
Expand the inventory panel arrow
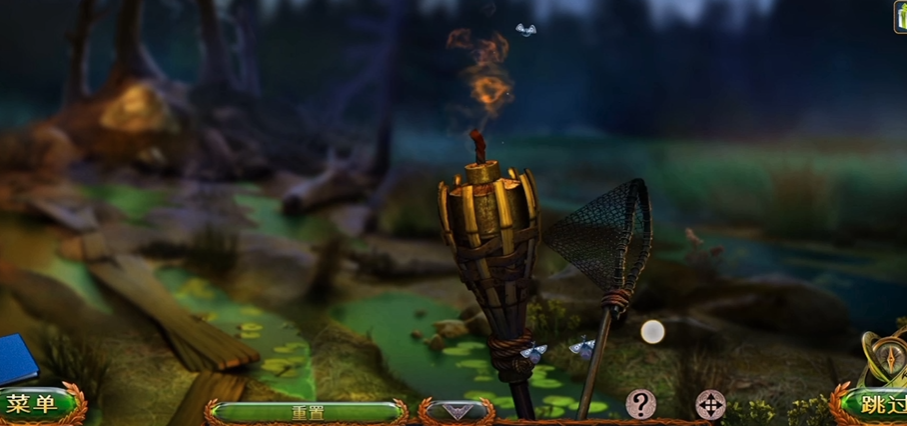tap(455, 411)
